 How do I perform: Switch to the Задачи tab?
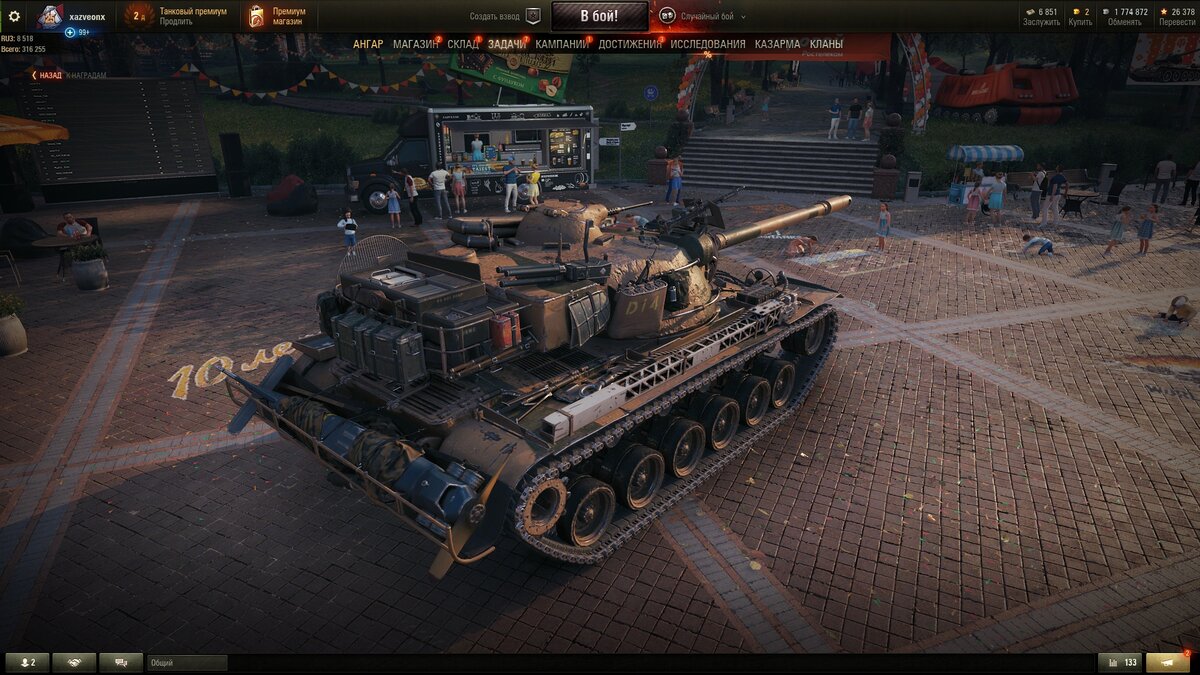[x=507, y=44]
